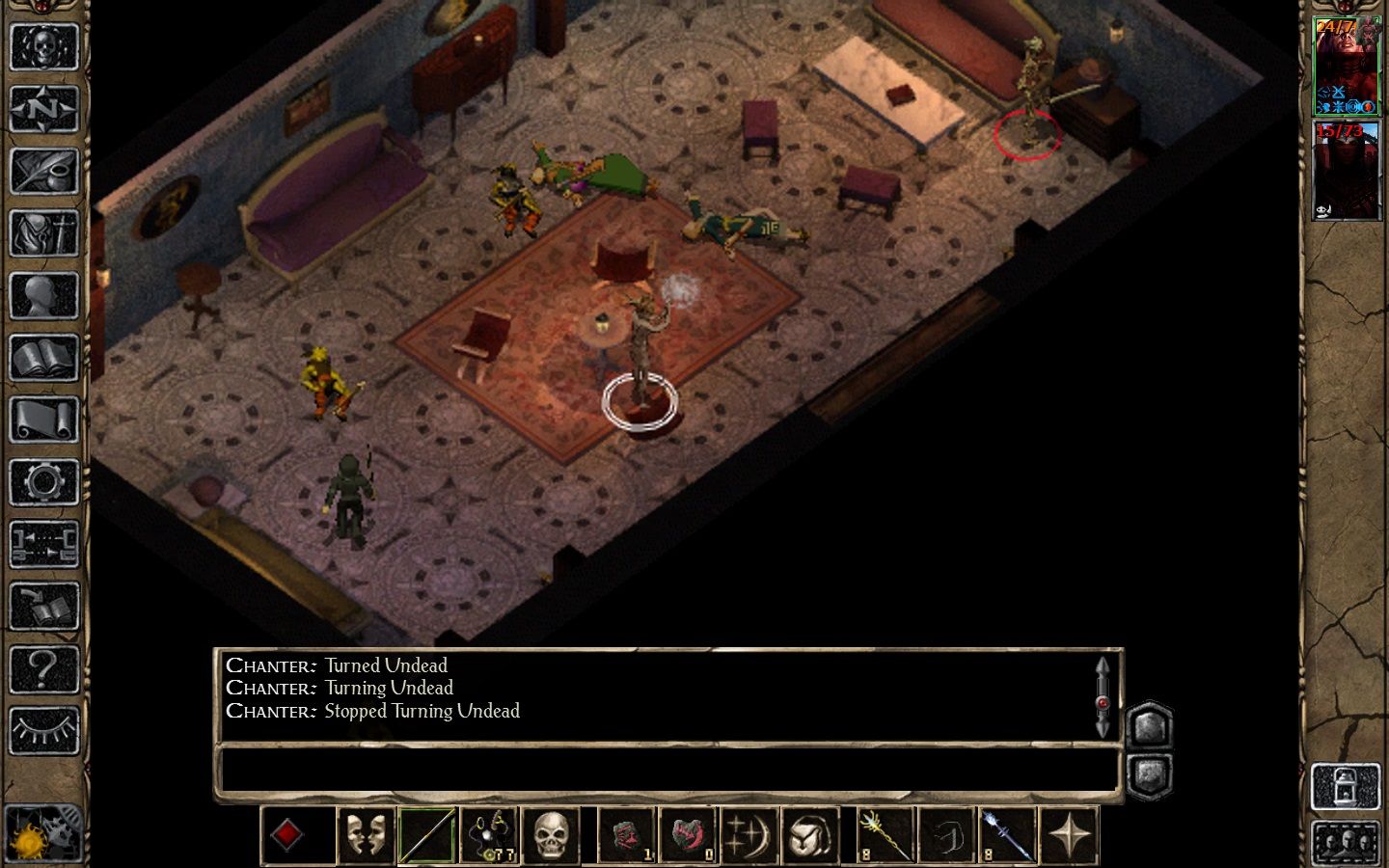
Task: Select the quarterstaff weapon slot
Action: click(x=426, y=835)
